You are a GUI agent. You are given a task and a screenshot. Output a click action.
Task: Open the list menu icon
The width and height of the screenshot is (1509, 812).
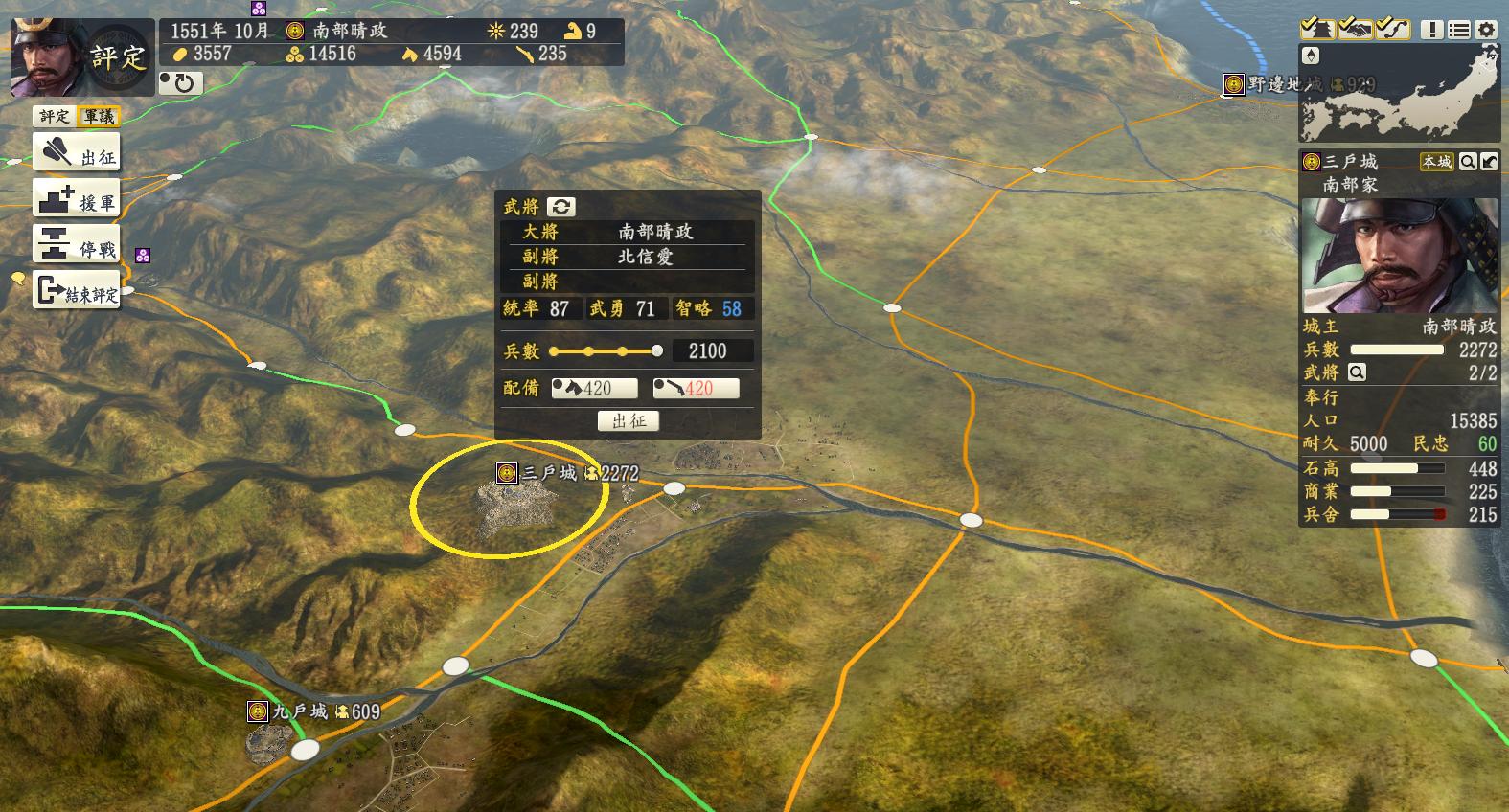pos(1458,30)
